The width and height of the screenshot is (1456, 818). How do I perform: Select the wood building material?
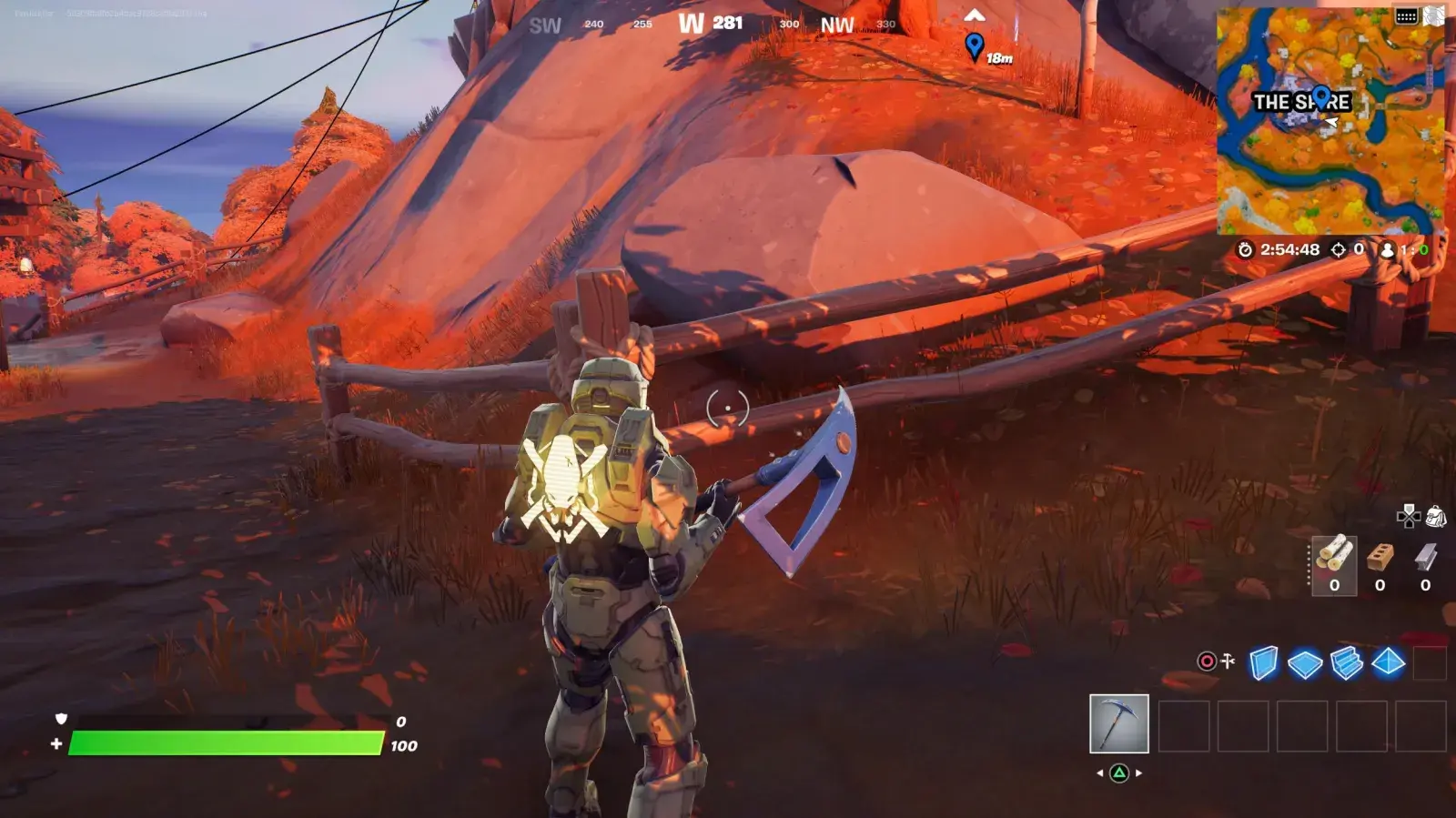coord(1334,565)
